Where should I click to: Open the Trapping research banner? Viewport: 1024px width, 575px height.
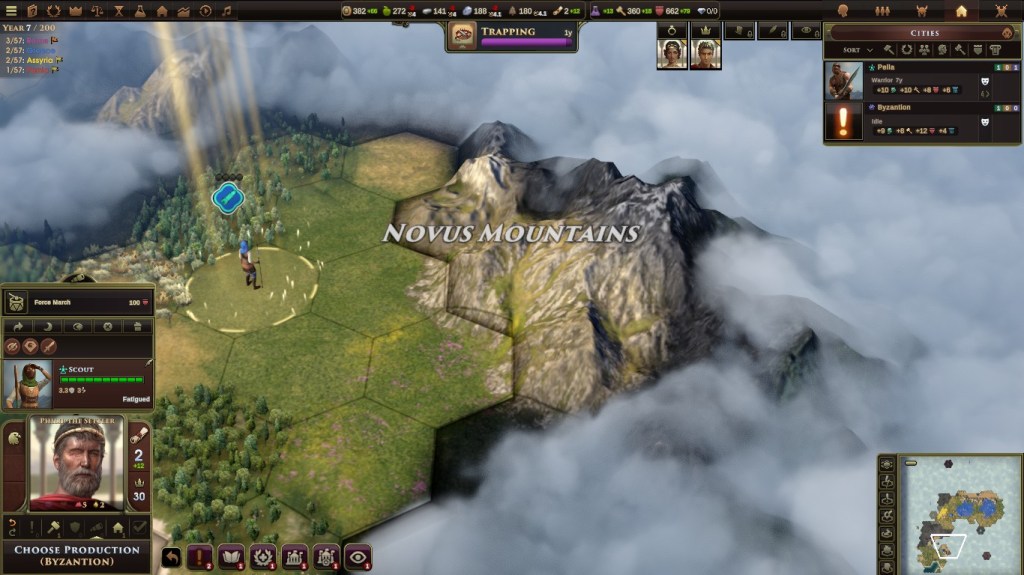[511, 36]
